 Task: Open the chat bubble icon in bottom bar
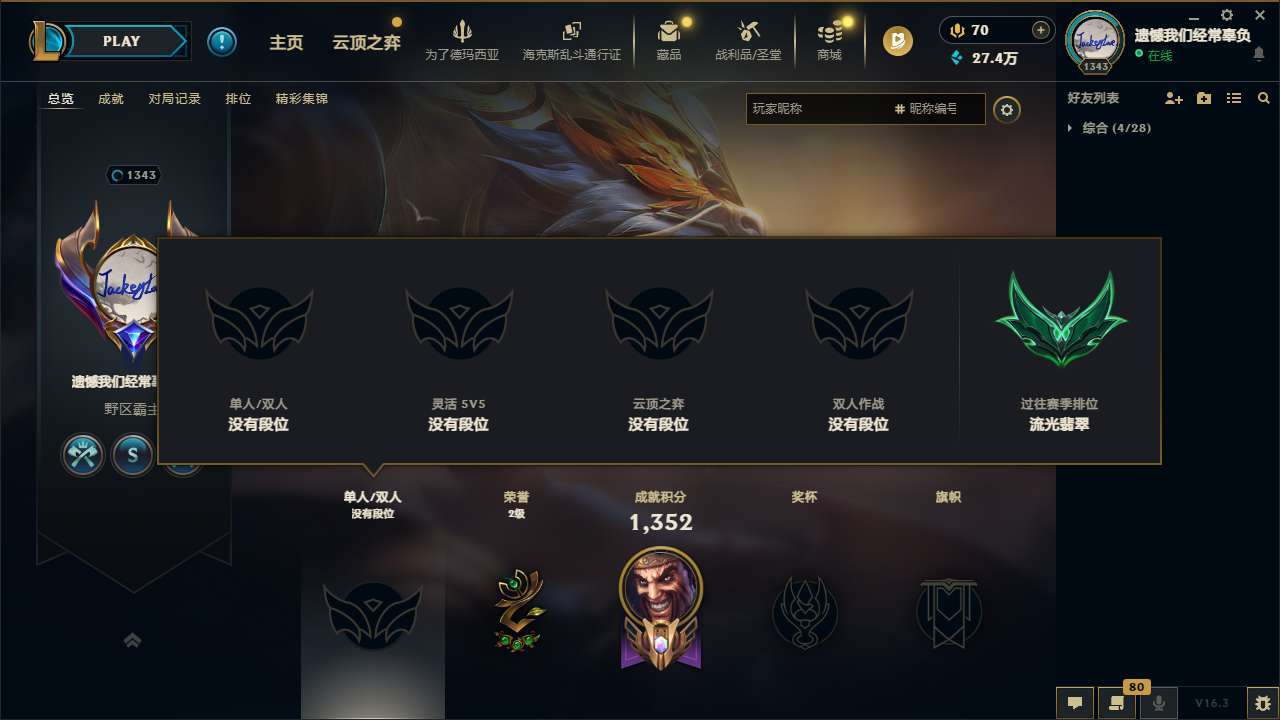pyautogui.click(x=1075, y=703)
